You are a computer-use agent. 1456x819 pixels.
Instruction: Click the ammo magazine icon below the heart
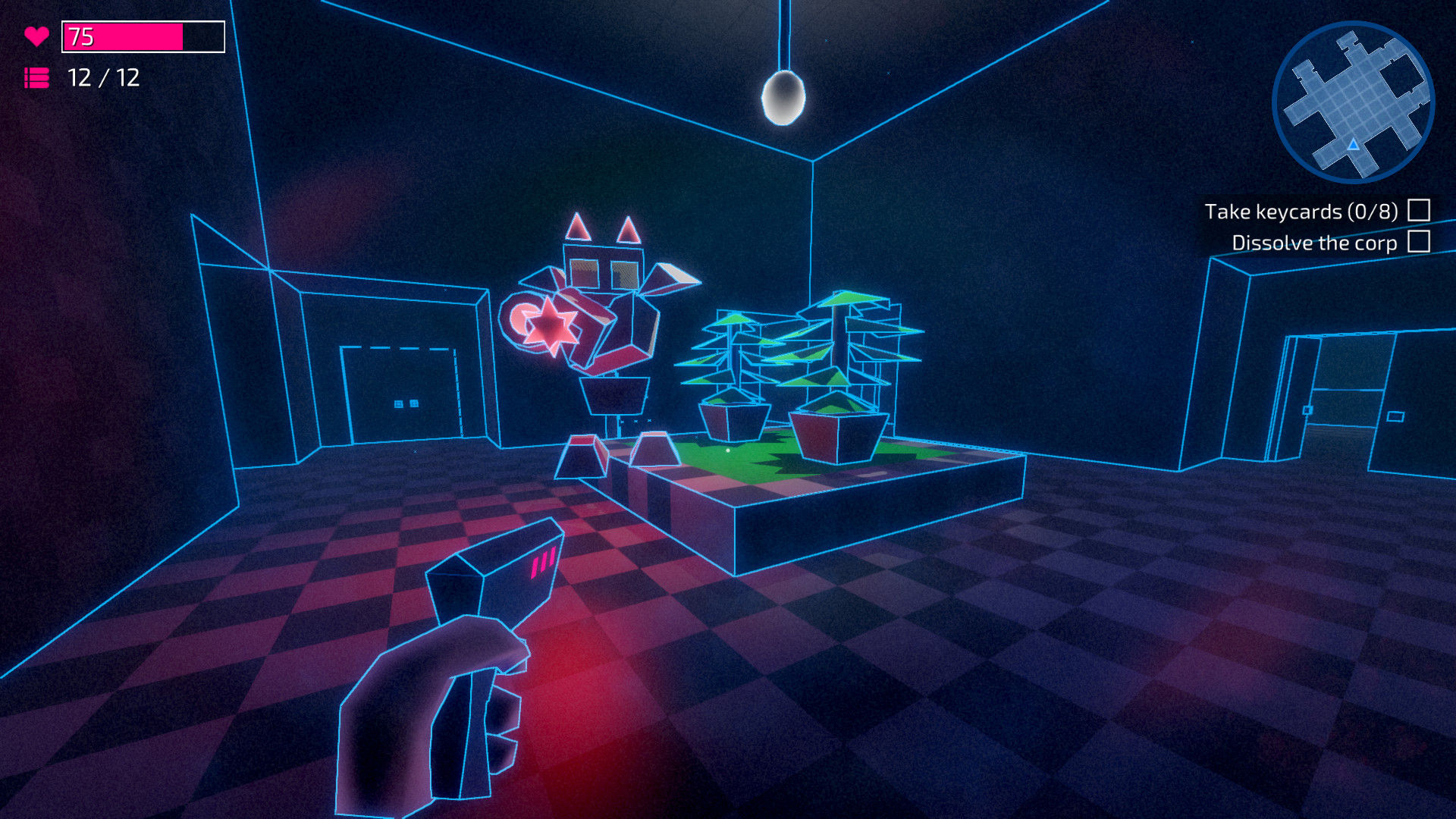(36, 77)
